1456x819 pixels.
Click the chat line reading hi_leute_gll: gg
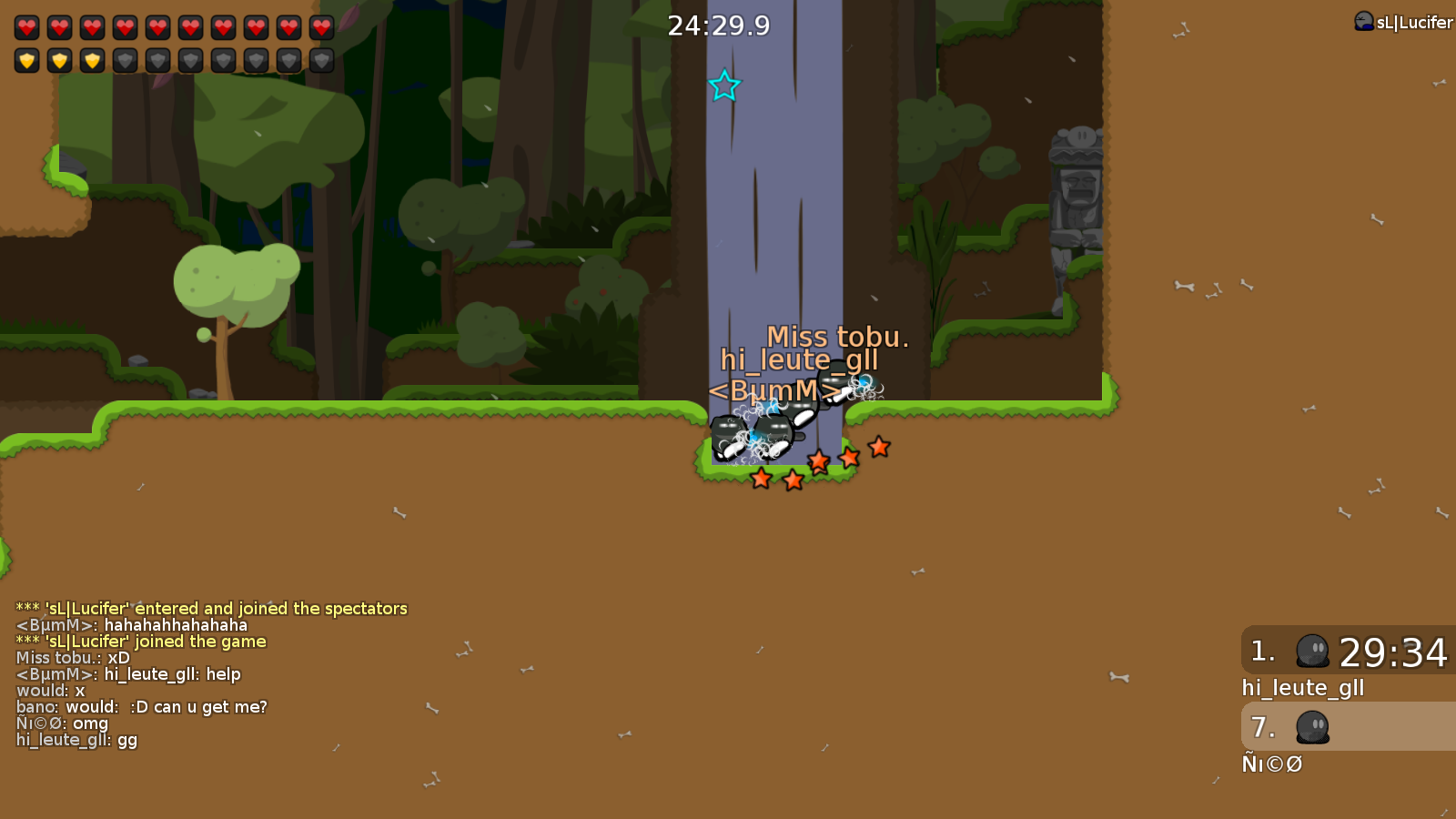pyautogui.click(x=76, y=740)
